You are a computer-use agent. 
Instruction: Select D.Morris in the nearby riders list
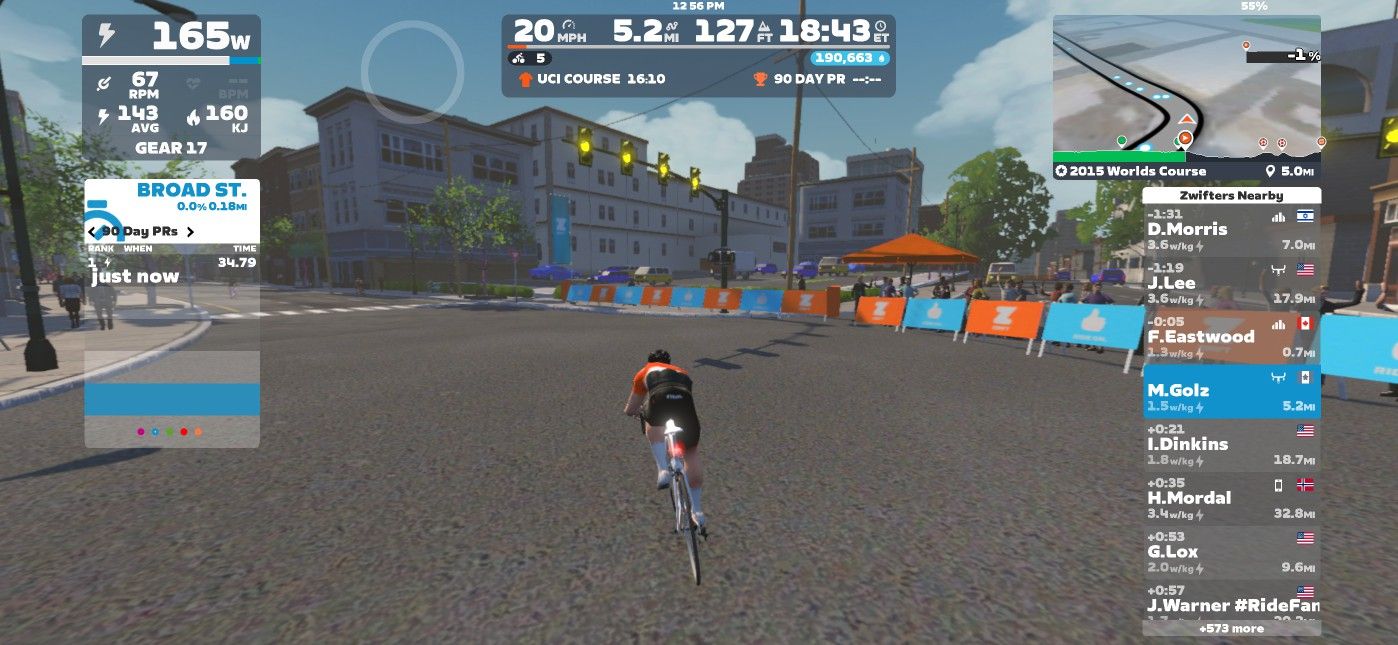click(x=1231, y=230)
